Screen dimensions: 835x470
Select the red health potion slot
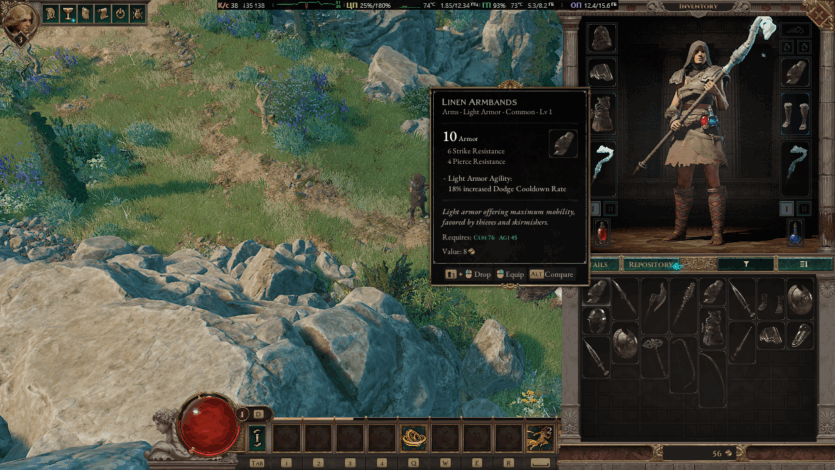pyautogui.click(x=602, y=233)
